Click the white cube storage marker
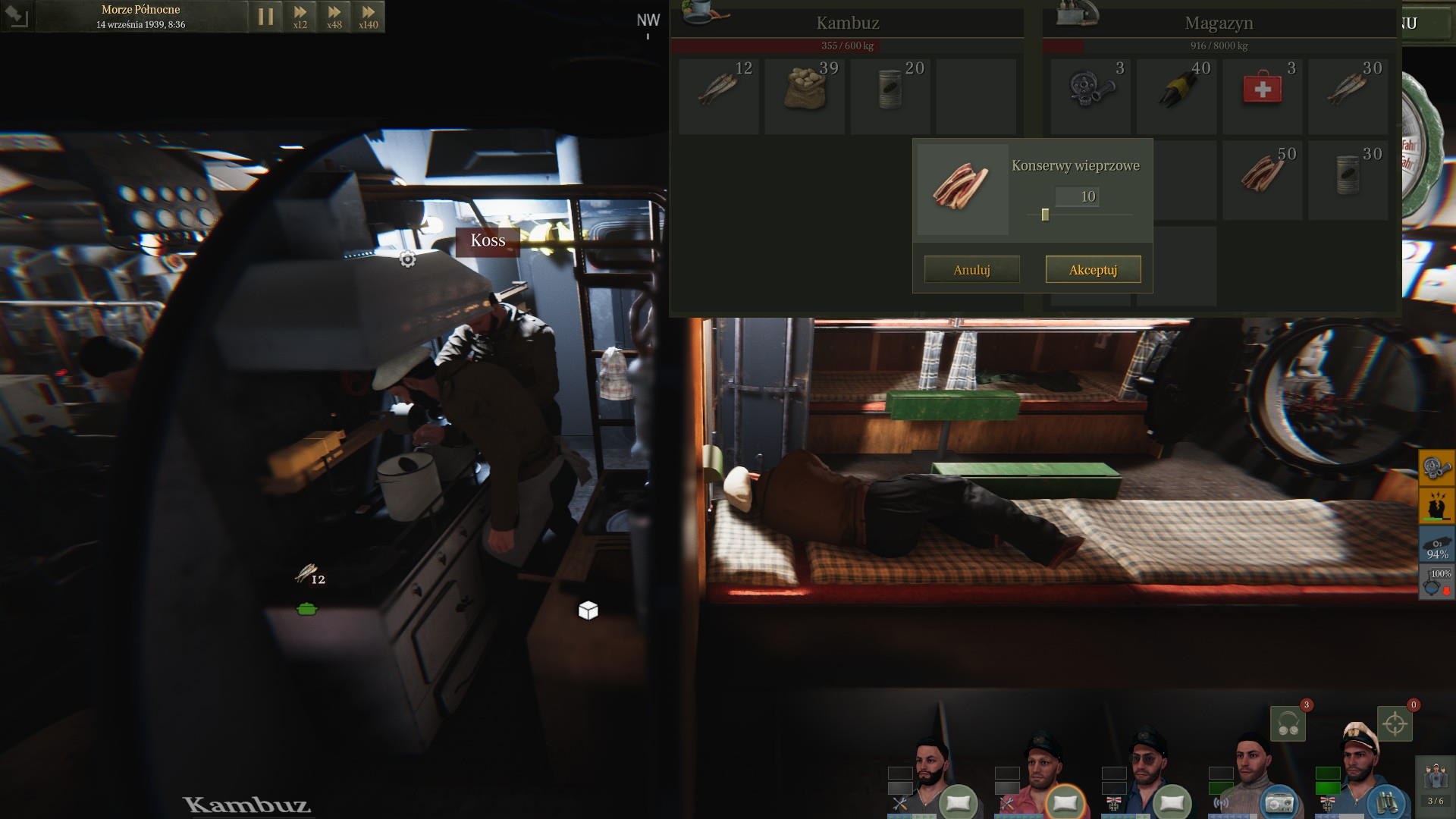 [x=588, y=610]
